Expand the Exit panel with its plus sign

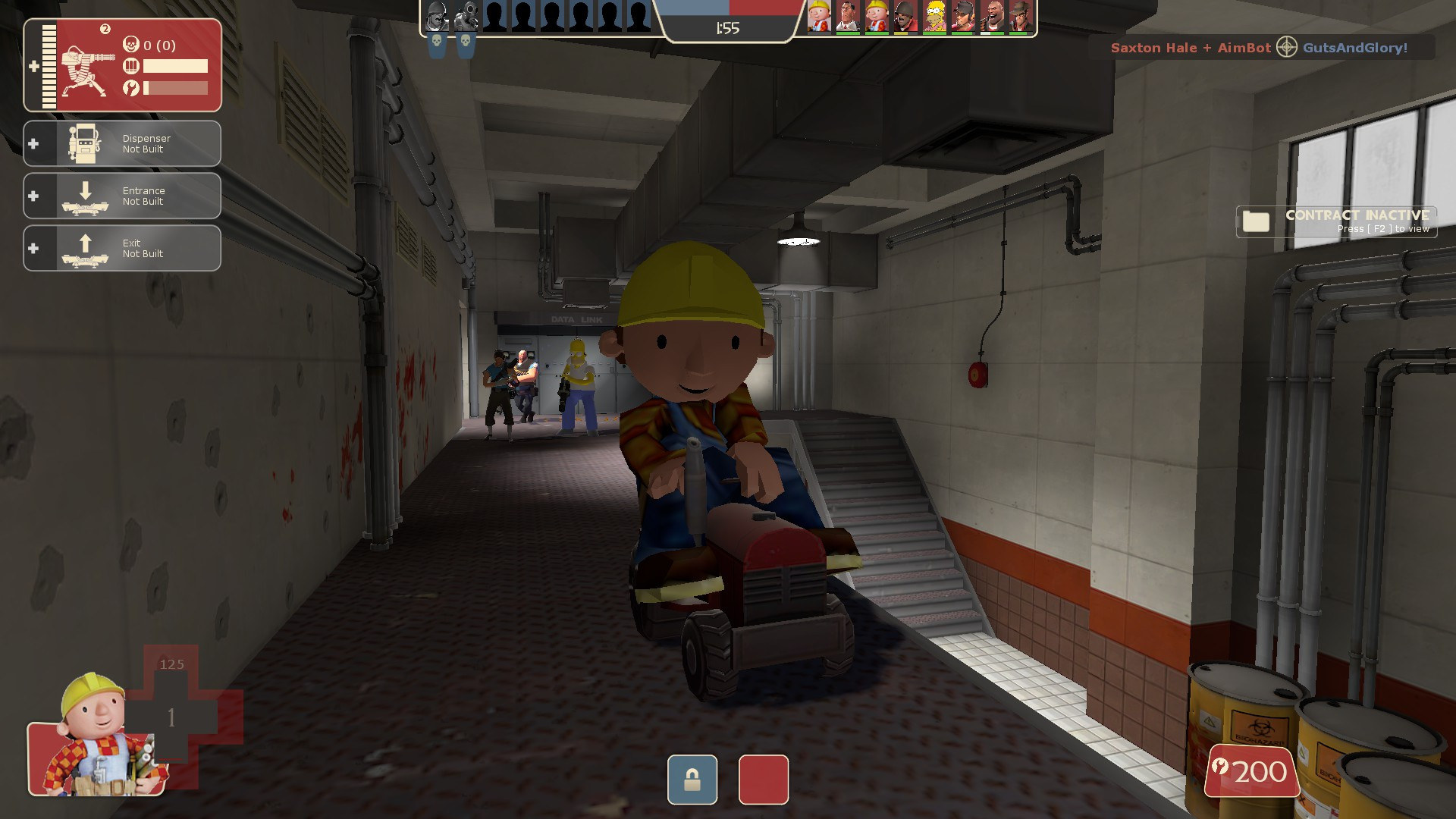[33, 248]
